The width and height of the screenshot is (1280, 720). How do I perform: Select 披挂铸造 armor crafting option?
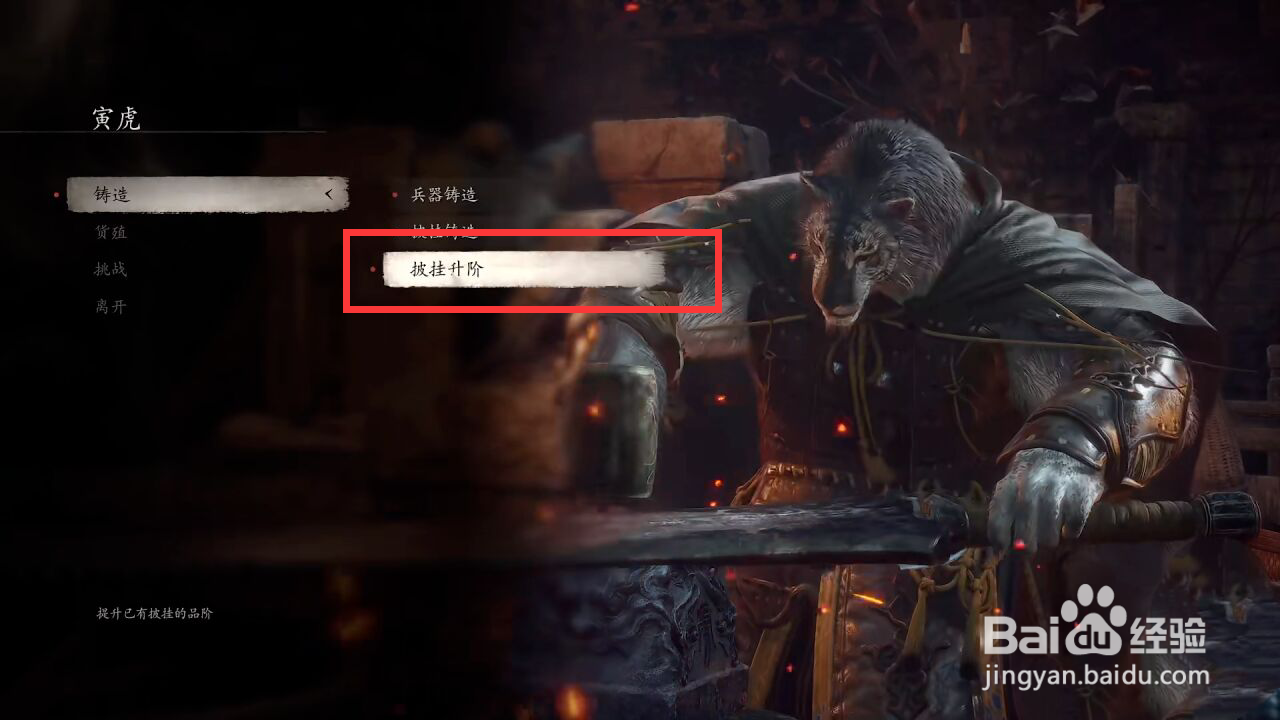[443, 232]
